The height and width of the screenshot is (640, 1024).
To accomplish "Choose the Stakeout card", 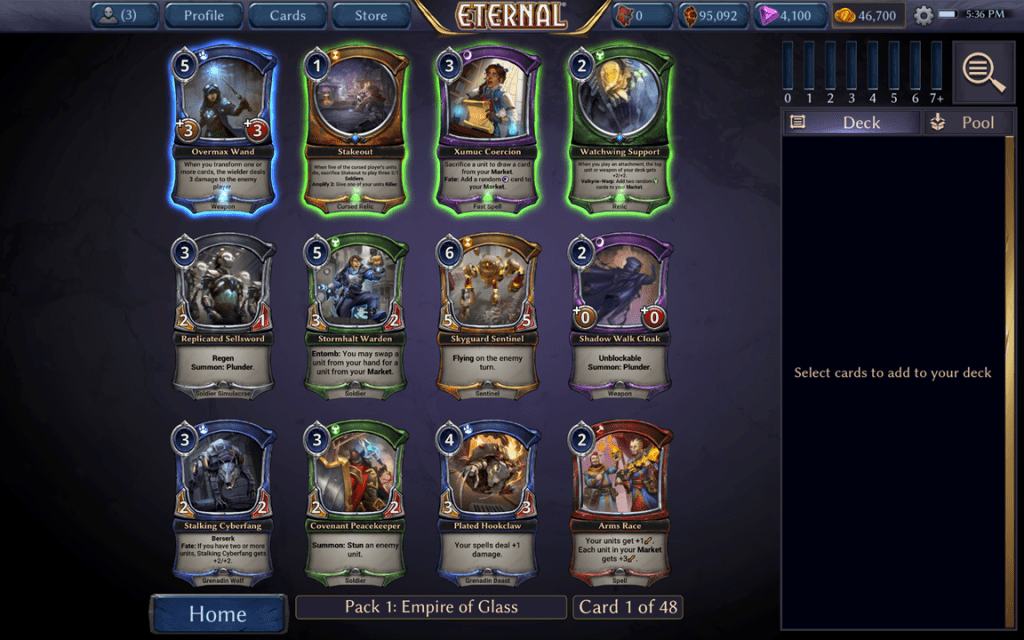I will [357, 130].
